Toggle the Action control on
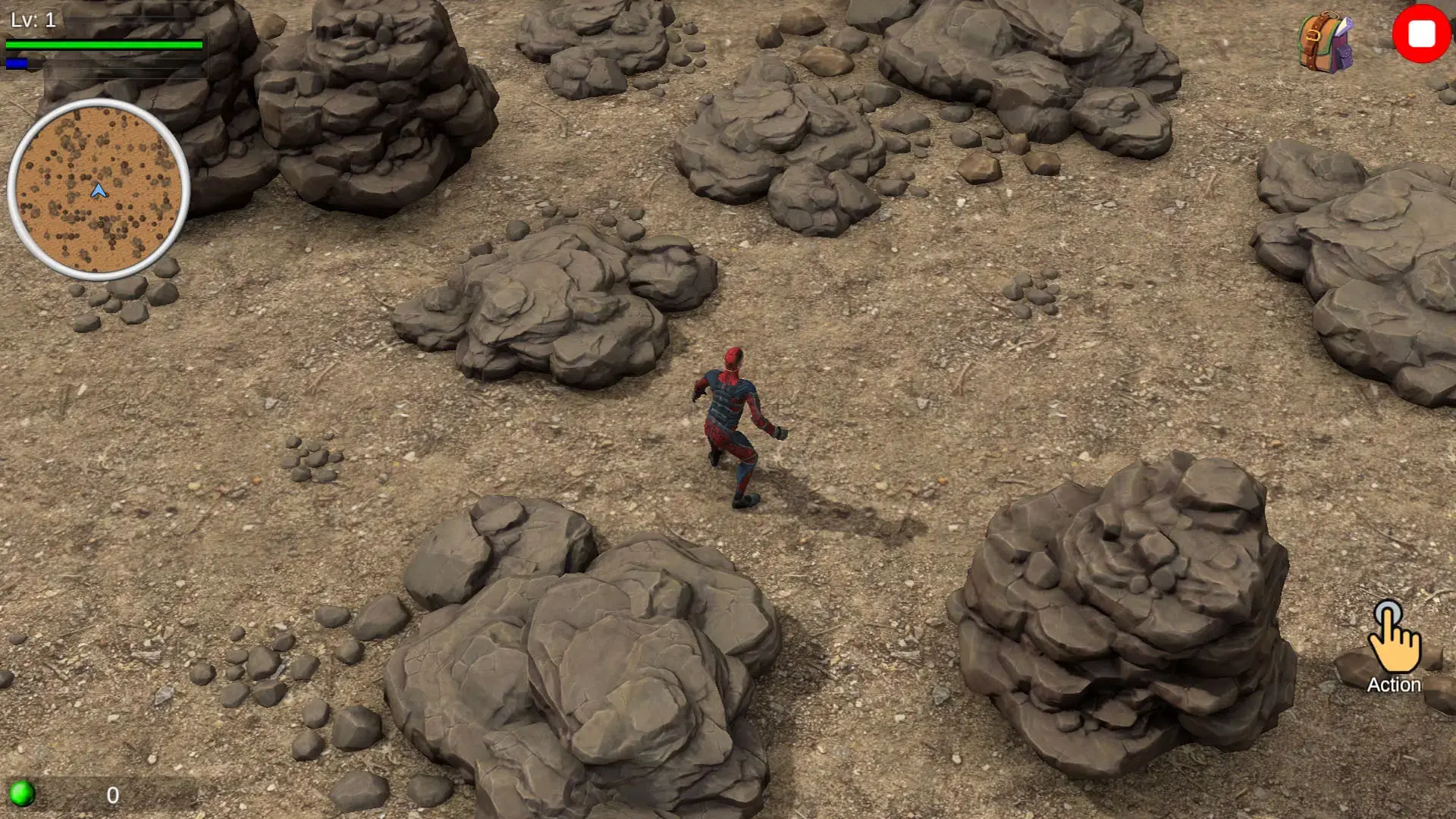The height and width of the screenshot is (819, 1456). point(1394,652)
